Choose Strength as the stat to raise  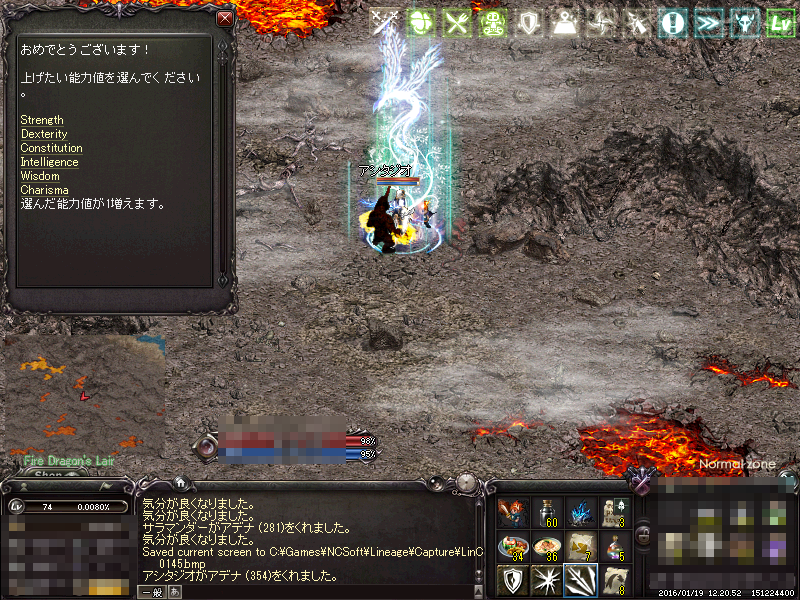(42, 120)
